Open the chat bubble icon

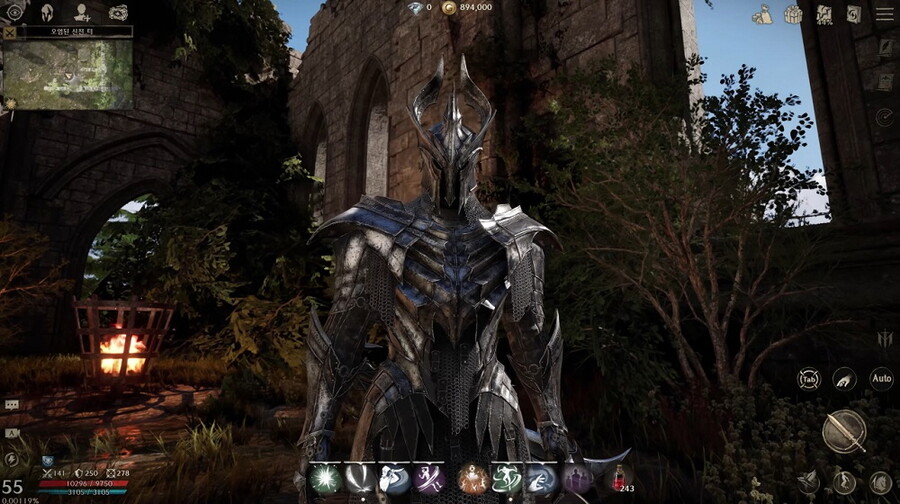coord(11,405)
